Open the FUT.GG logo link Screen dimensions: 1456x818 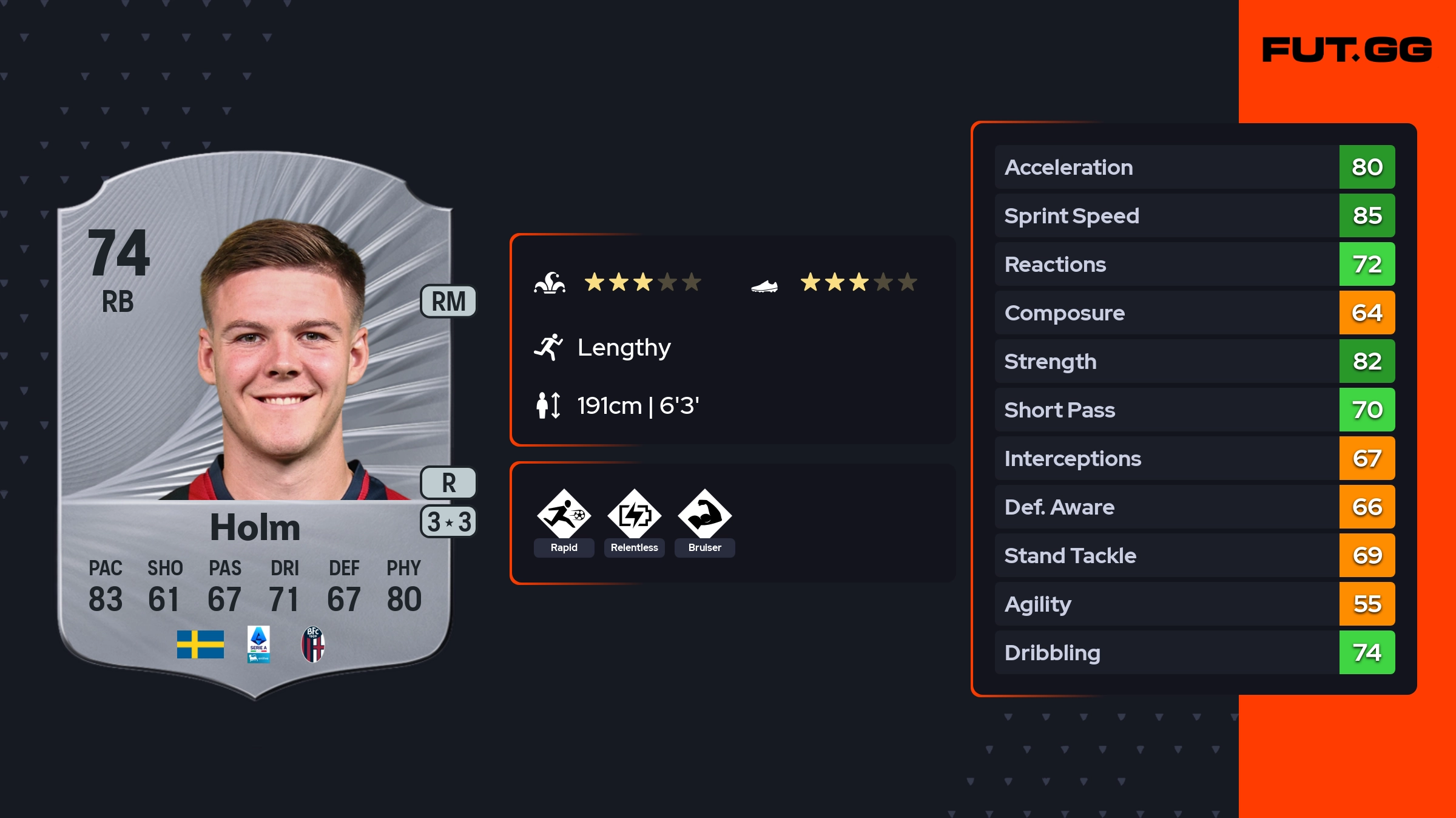[1347, 50]
